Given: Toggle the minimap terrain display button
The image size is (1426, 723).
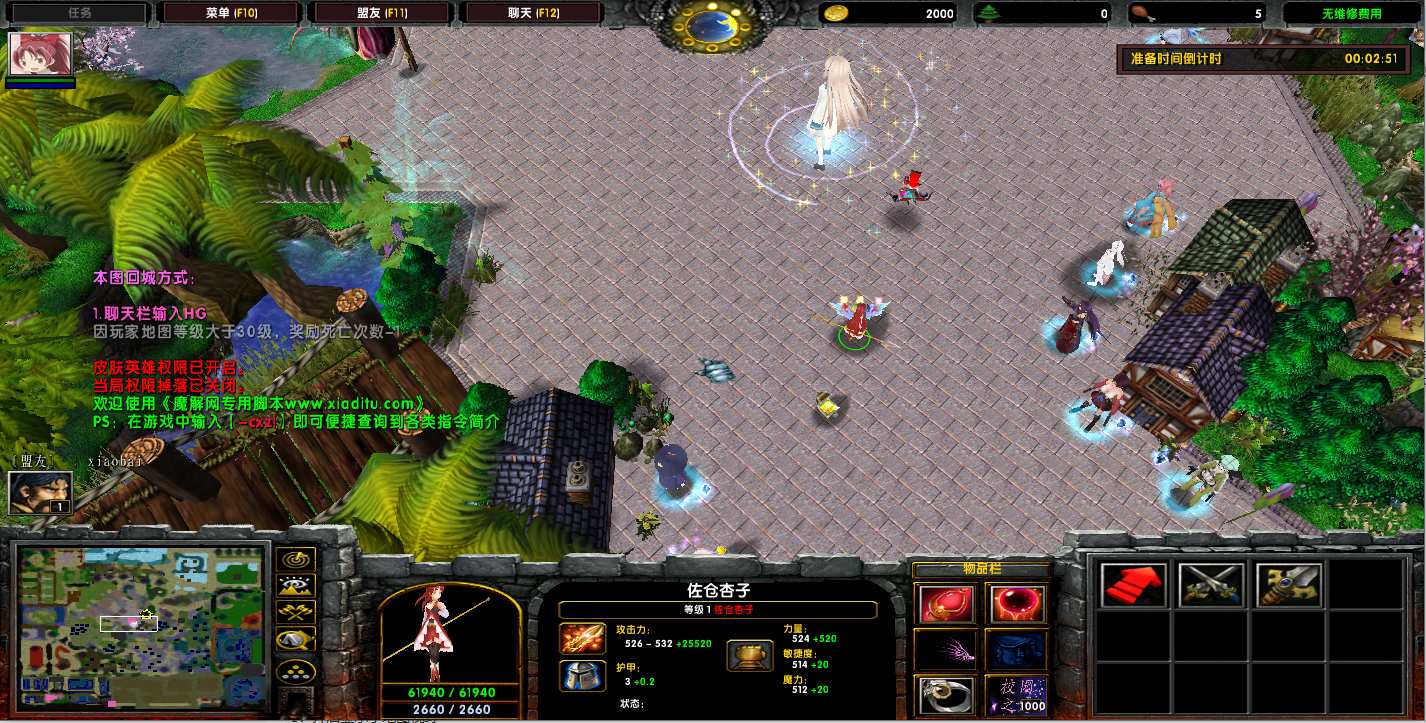Looking at the screenshot, I should tap(296, 586).
